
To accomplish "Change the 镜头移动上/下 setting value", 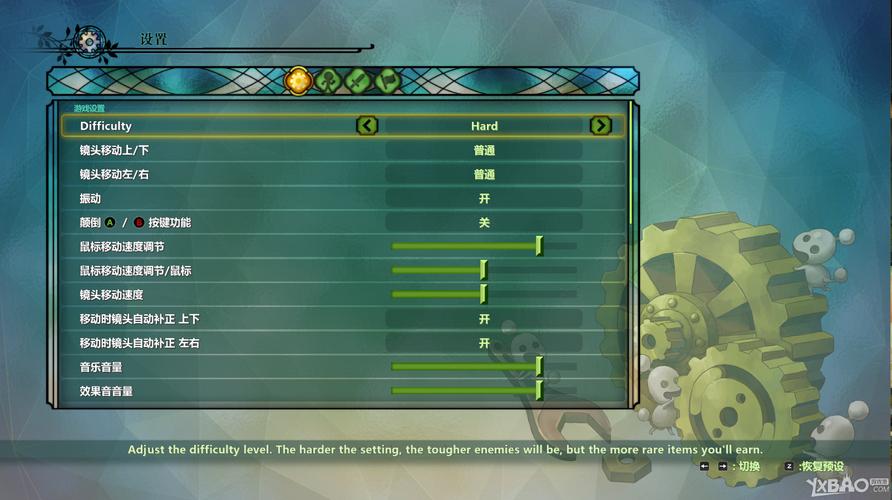I will 484,151.
